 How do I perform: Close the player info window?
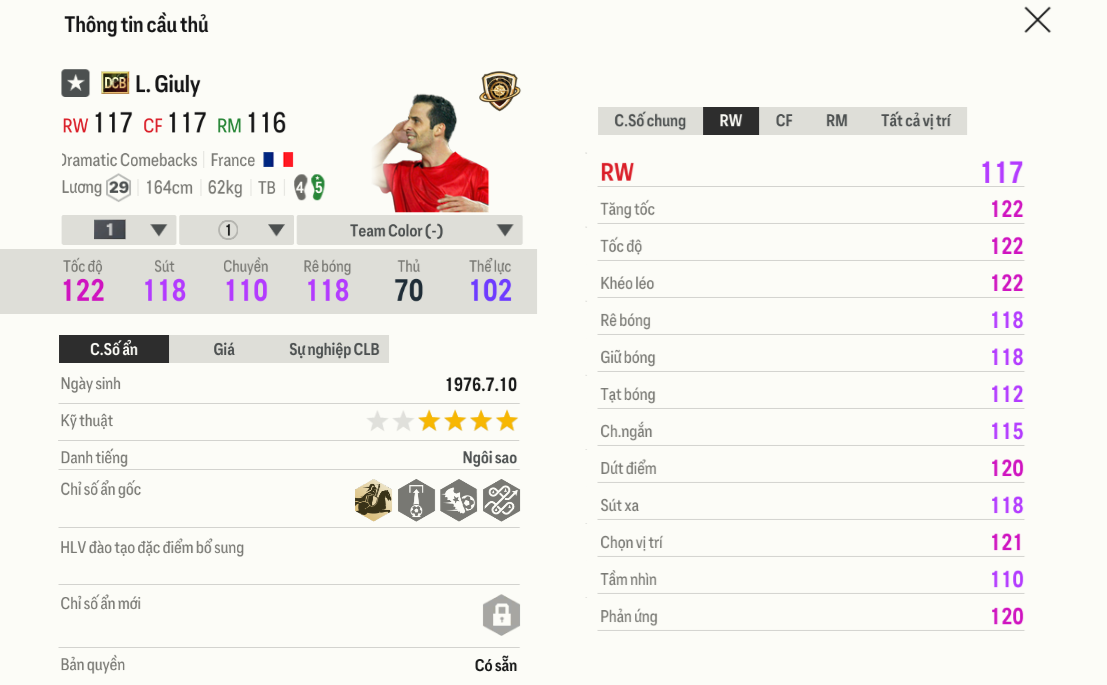coord(1037,20)
